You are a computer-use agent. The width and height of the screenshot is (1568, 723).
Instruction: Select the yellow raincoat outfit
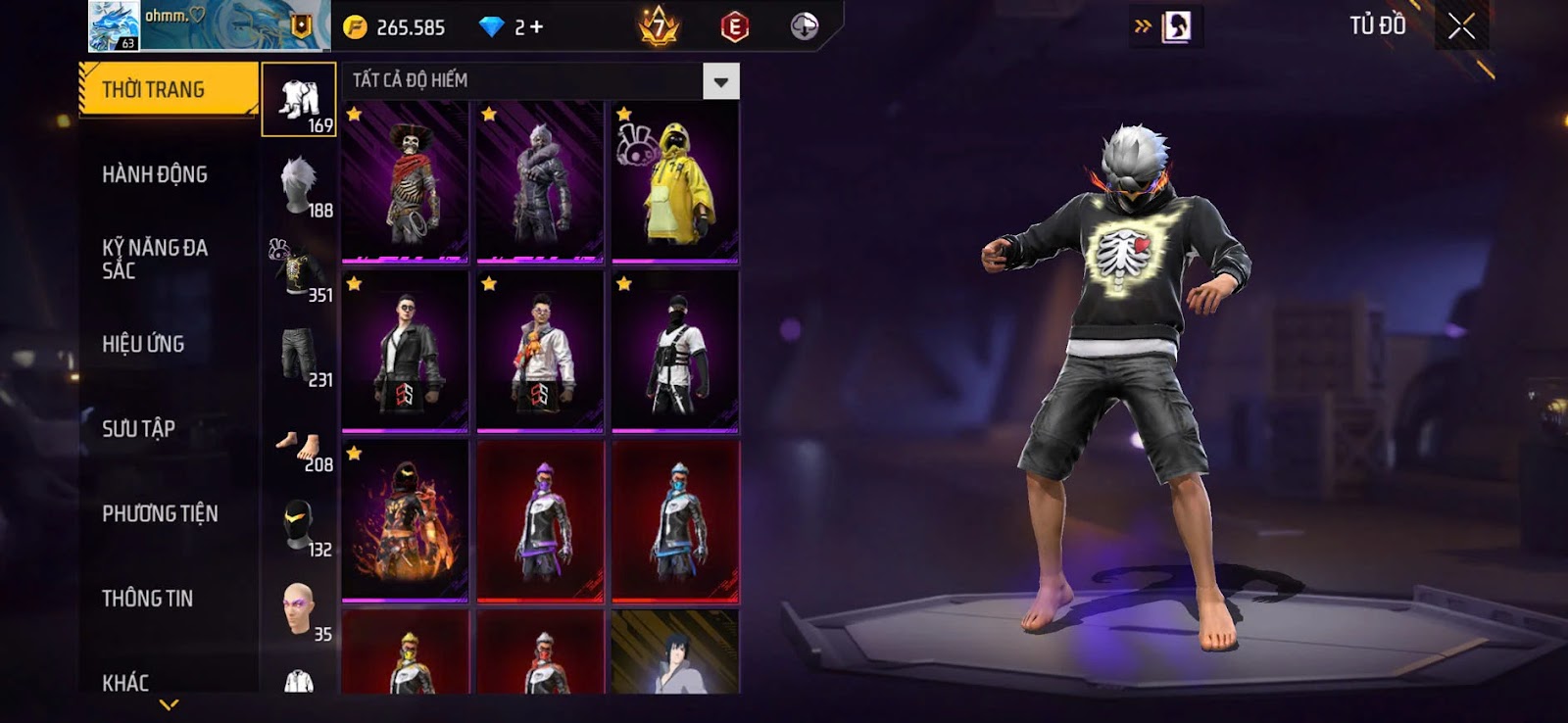[675, 181]
